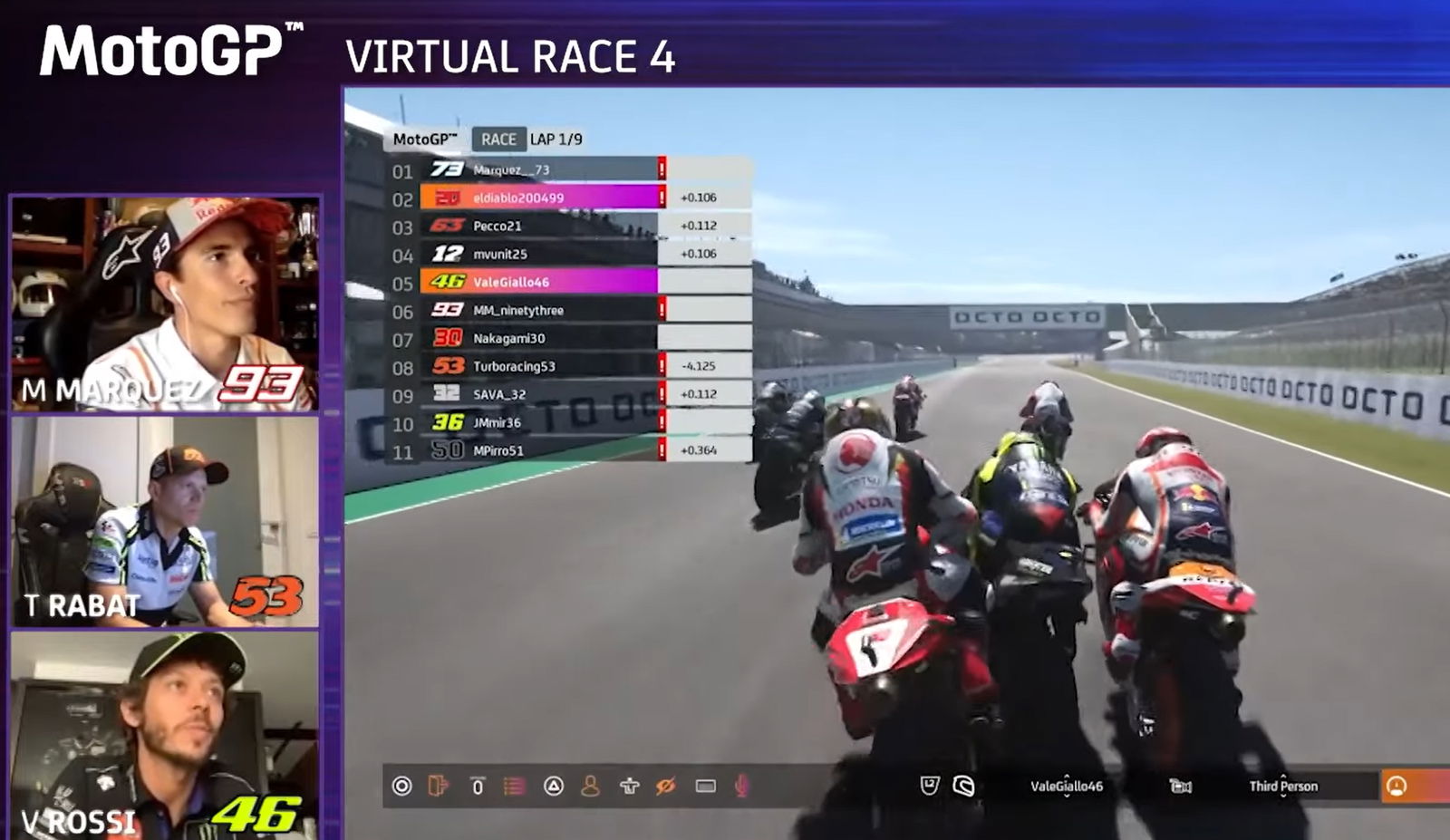Viewport: 1450px width, 840px height.
Task: Select Marquez__73 row in the leaderboard
Action: click(x=542, y=169)
